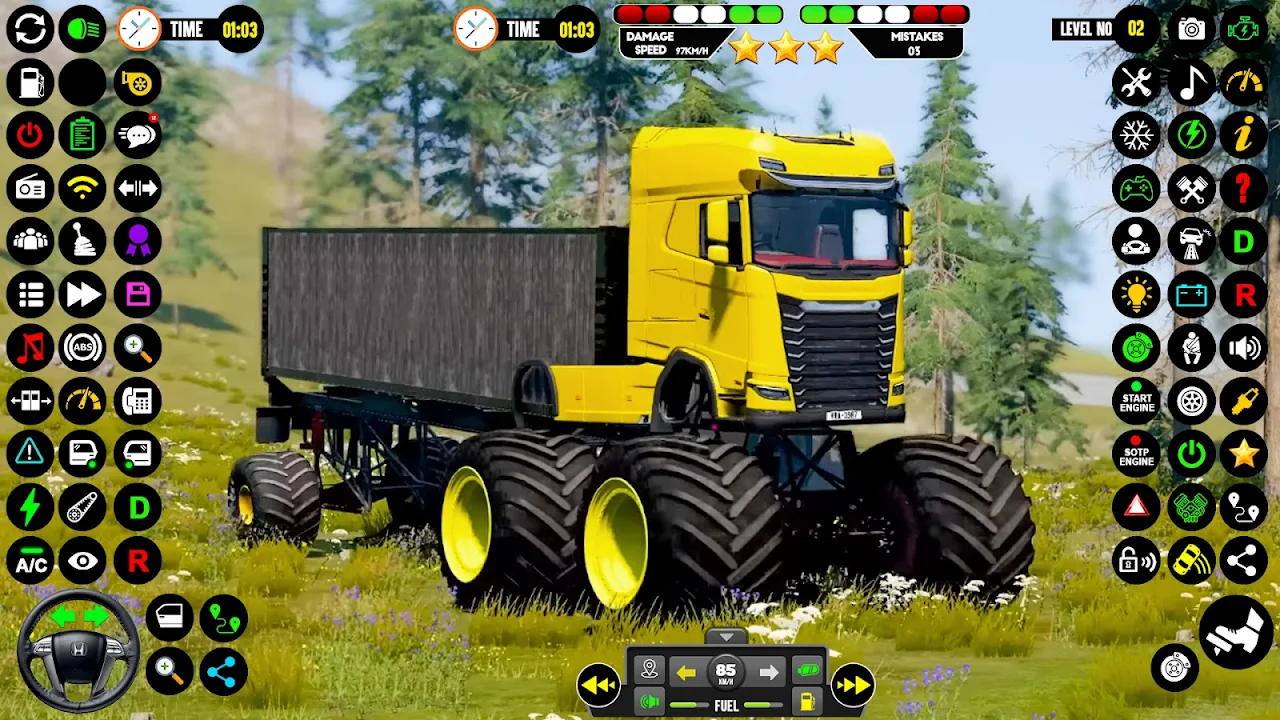Image resolution: width=1280 pixels, height=720 pixels.
Task: Hit the START ENGINE button
Action: (x=1137, y=402)
